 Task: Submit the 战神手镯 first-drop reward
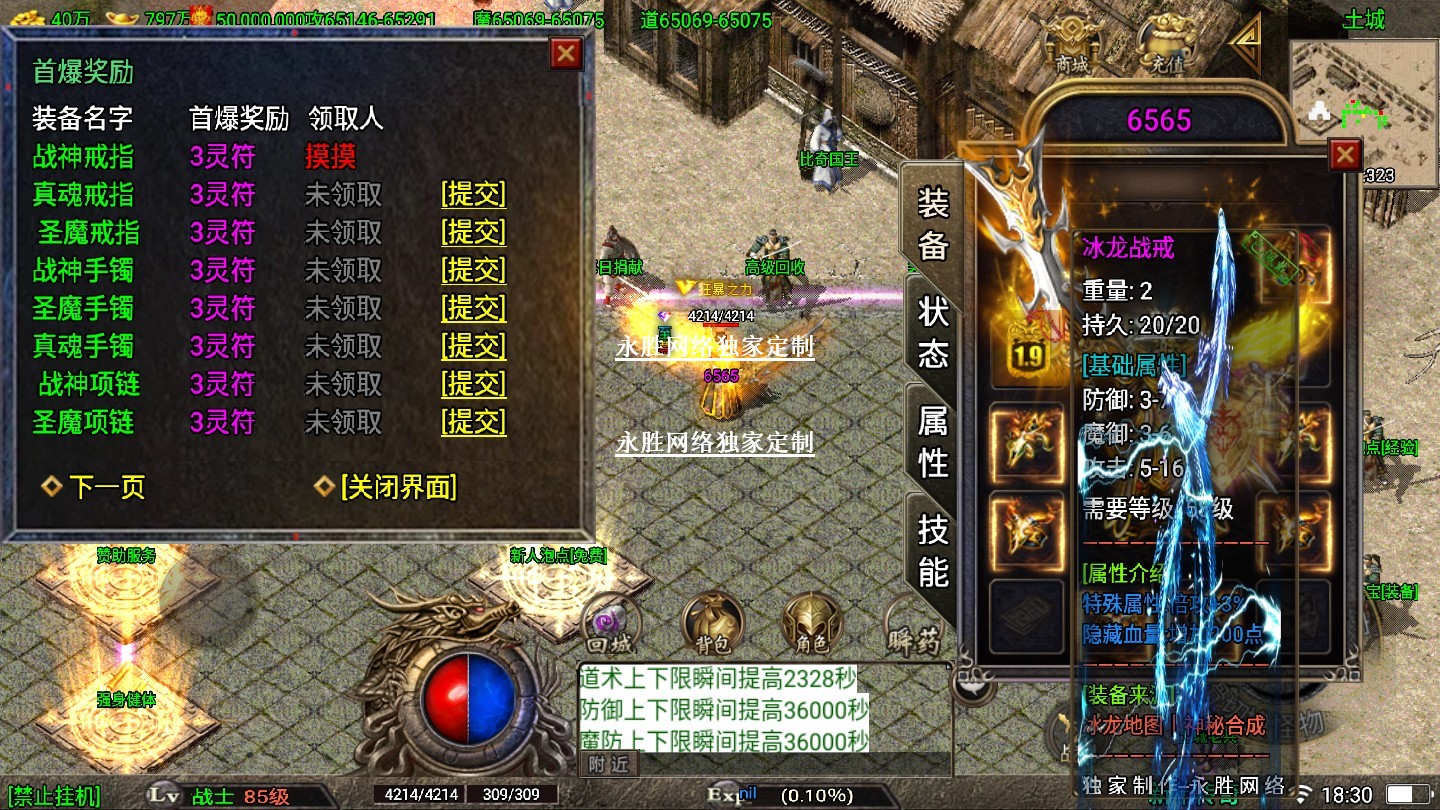474,271
